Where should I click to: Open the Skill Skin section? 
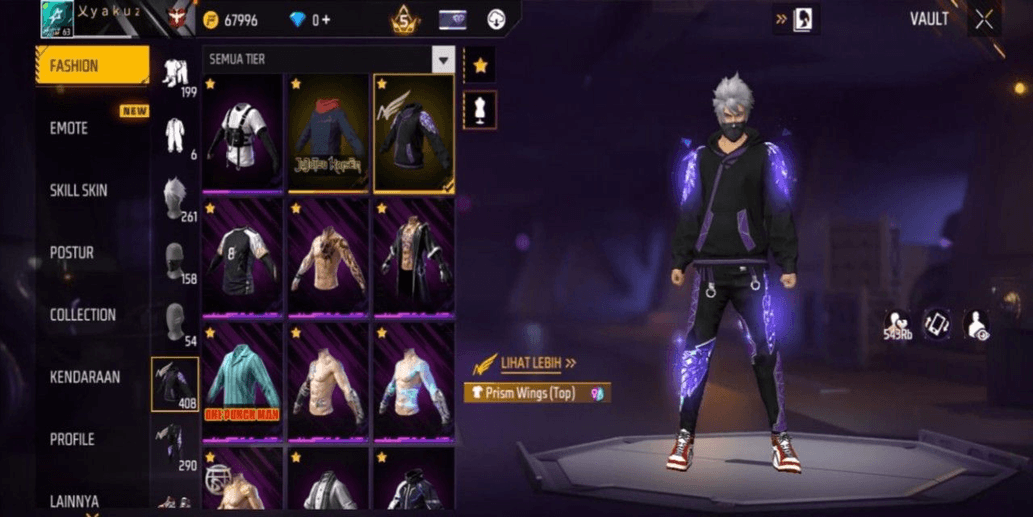[x=79, y=190]
